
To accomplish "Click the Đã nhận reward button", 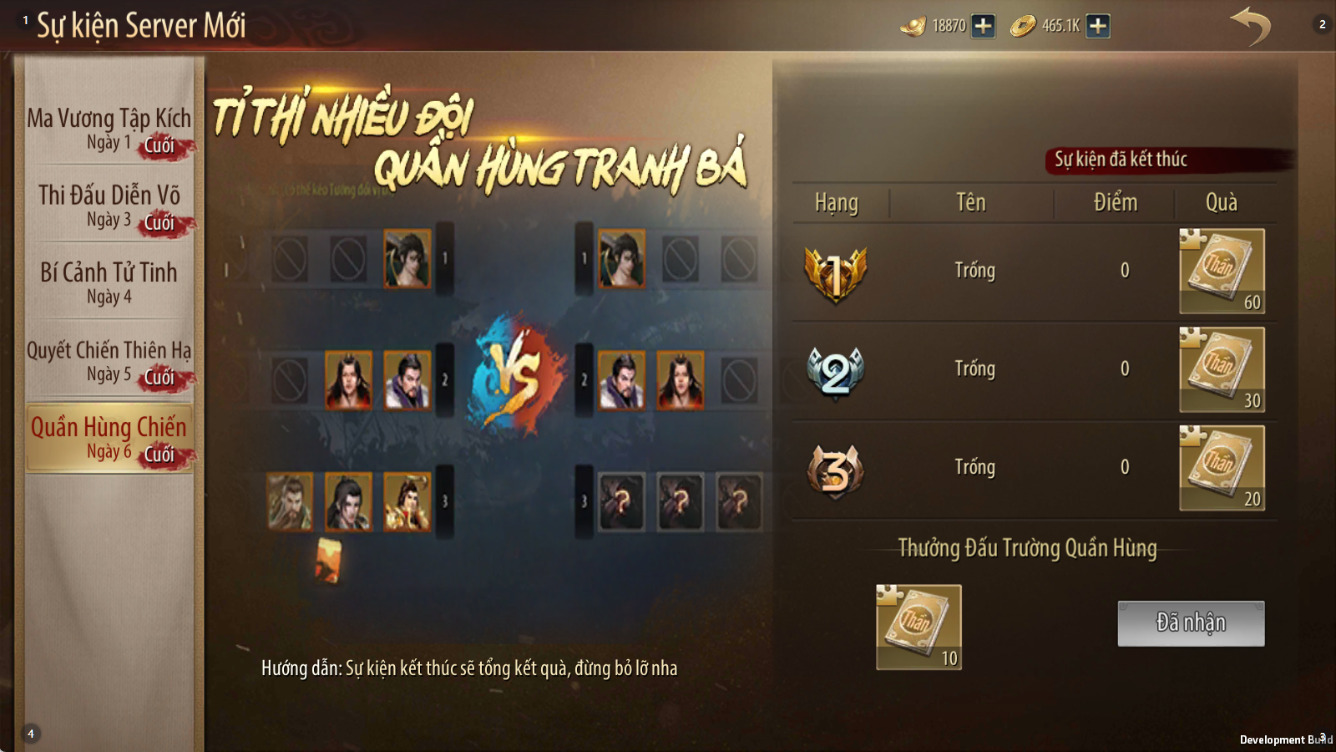I will click(1190, 623).
